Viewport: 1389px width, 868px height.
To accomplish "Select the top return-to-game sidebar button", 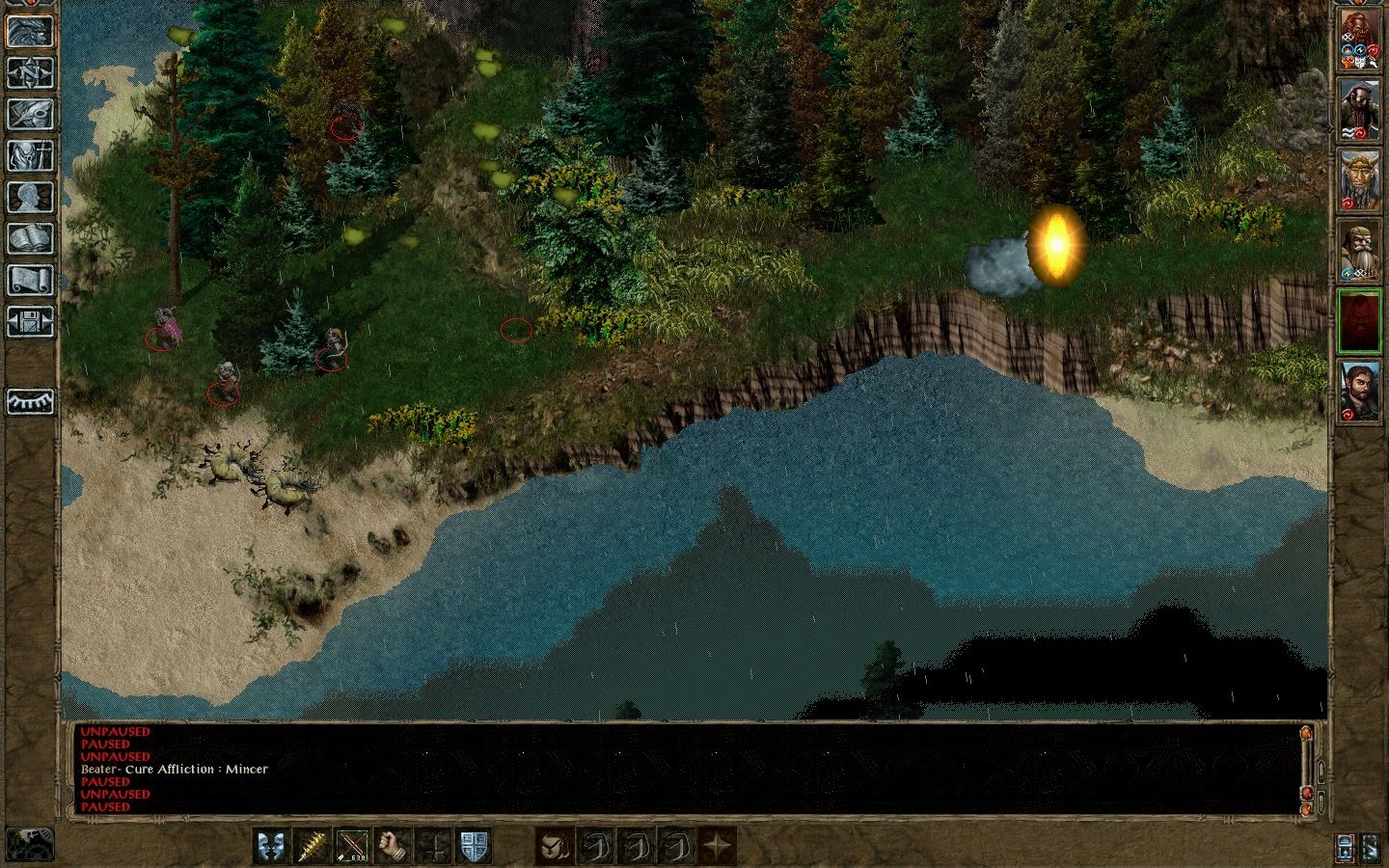I will [30, 31].
